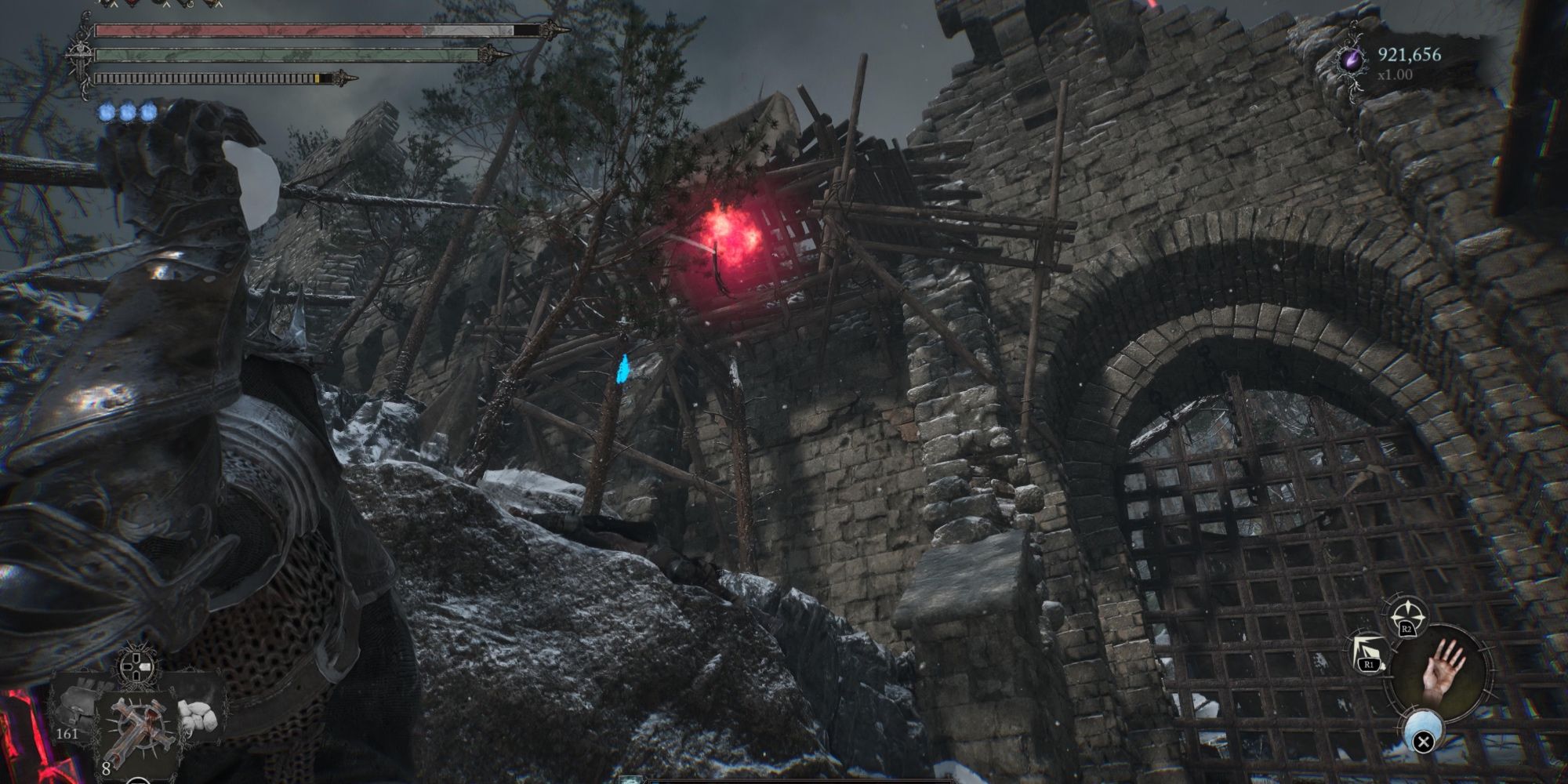Click the leftmost status effect icon on top
The width and height of the screenshot is (1568, 784).
pyautogui.click(x=107, y=4)
